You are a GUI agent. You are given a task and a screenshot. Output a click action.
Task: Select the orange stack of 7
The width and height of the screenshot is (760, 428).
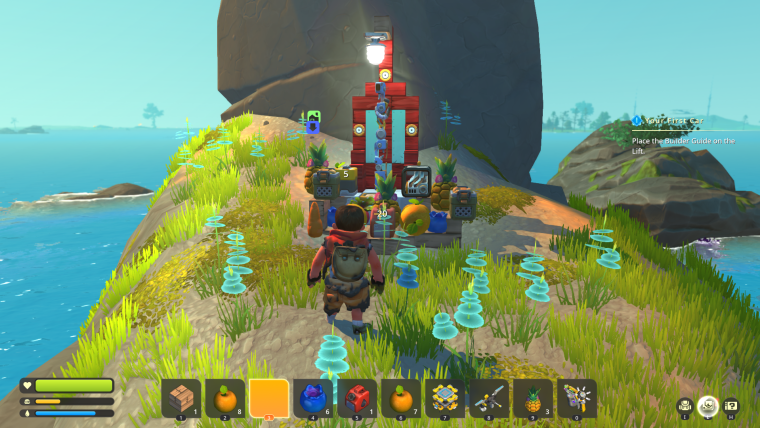coord(401,398)
